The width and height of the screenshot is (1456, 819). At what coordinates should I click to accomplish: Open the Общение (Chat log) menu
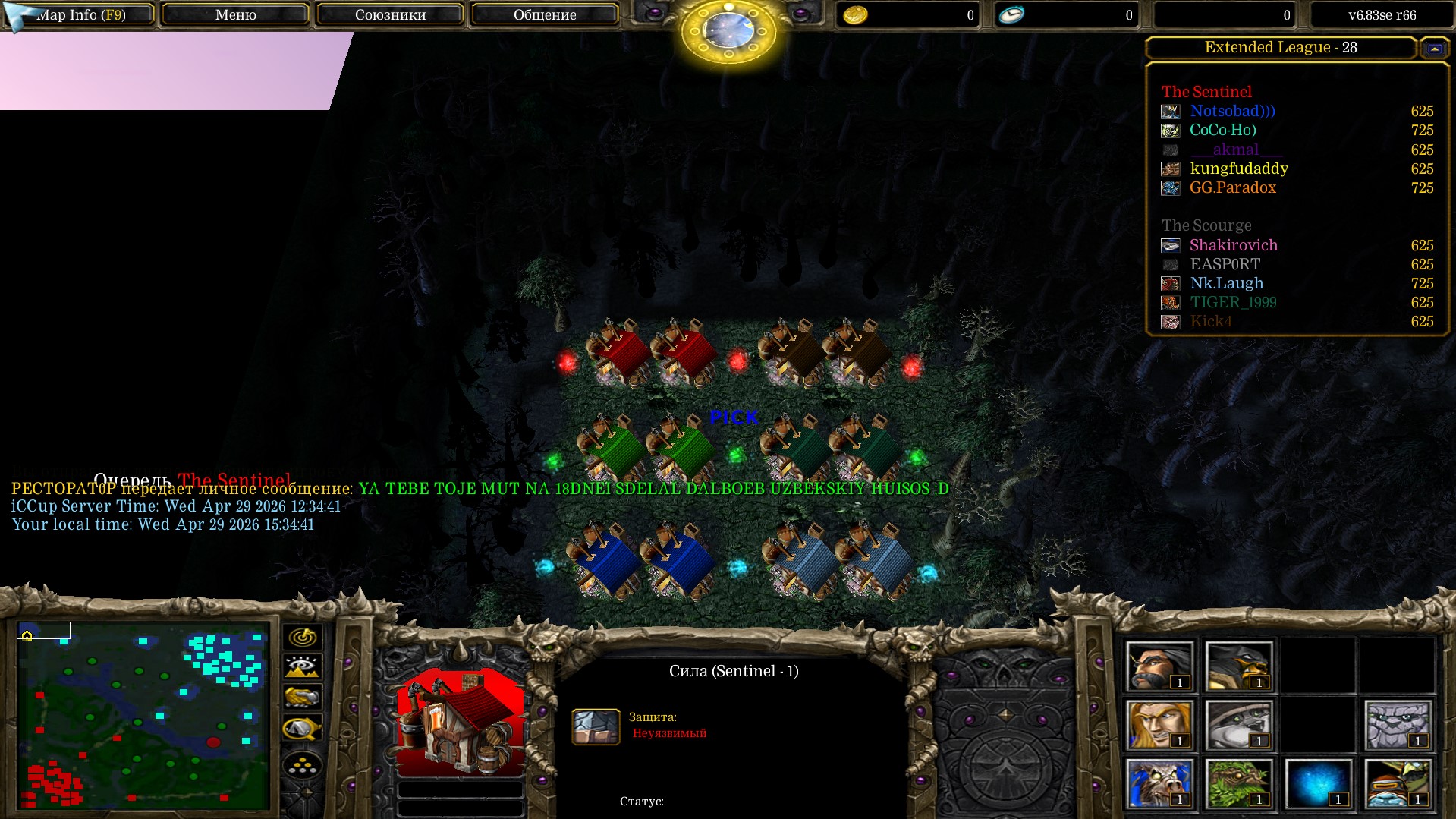[x=544, y=14]
